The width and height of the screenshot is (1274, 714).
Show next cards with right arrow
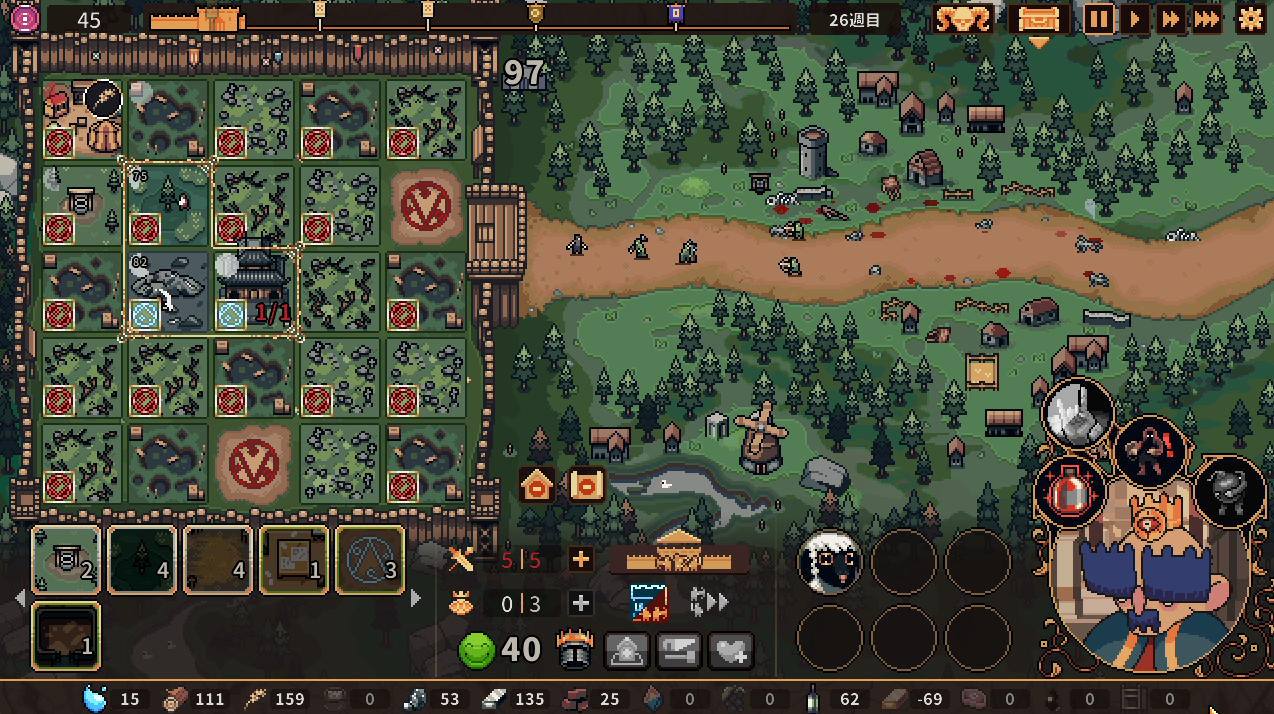coord(416,598)
